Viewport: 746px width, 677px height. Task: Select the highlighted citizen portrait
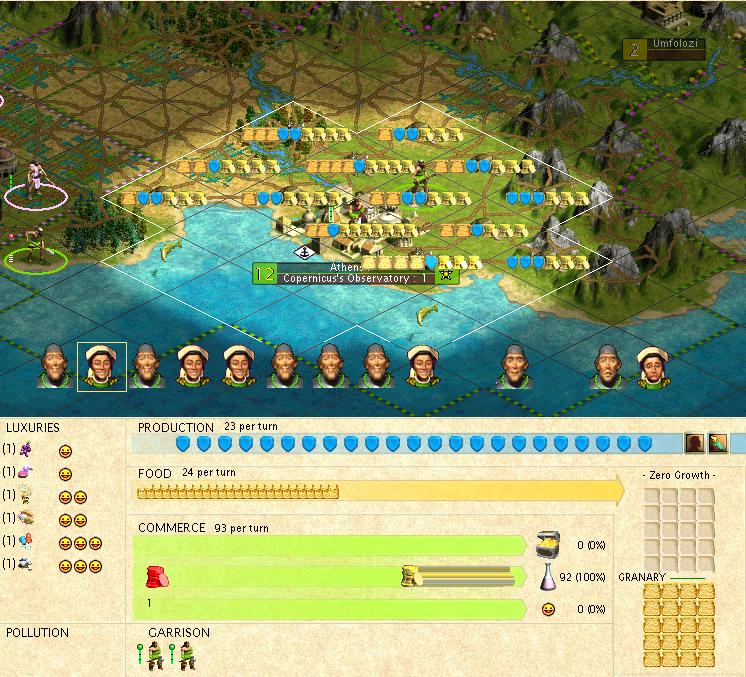click(x=102, y=366)
